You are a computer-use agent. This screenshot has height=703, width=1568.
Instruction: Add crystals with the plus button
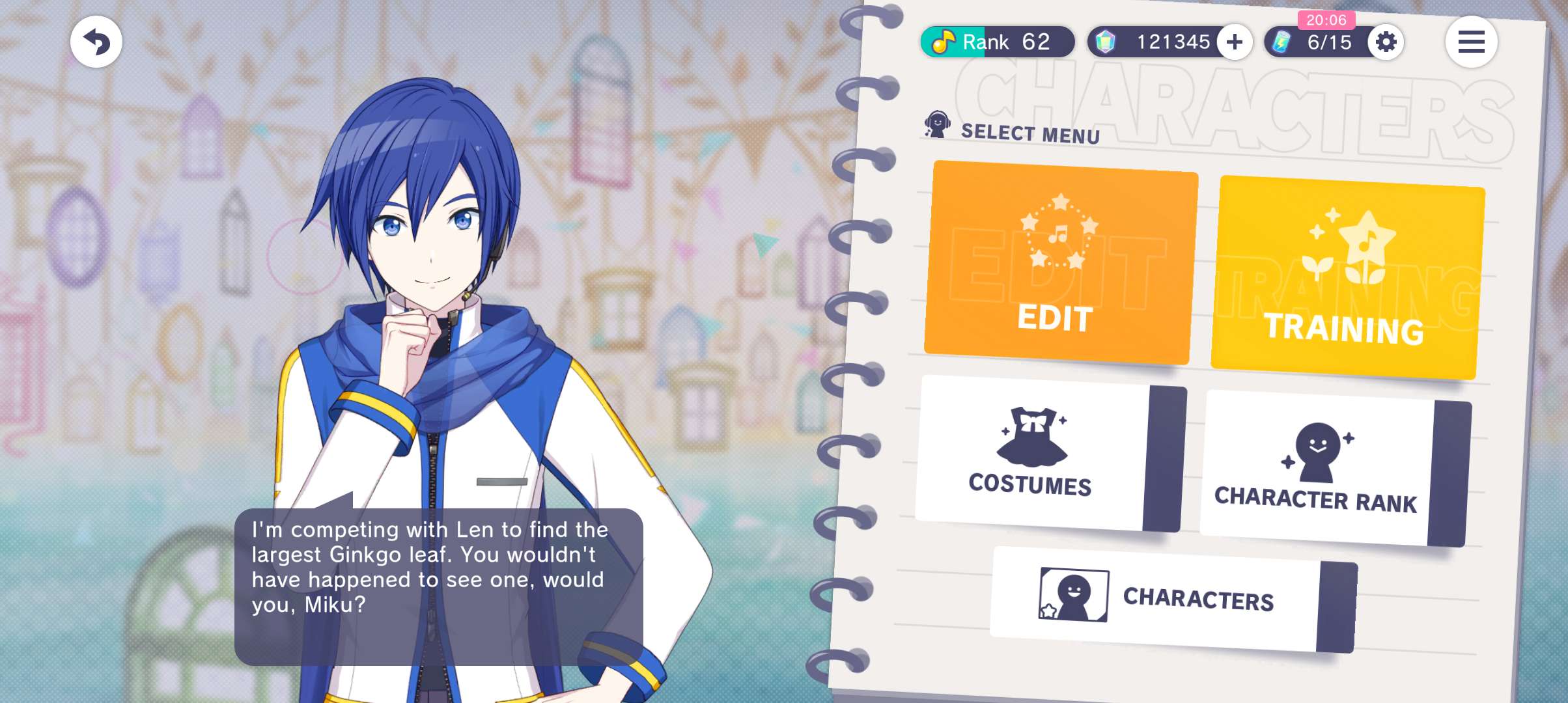point(1235,42)
